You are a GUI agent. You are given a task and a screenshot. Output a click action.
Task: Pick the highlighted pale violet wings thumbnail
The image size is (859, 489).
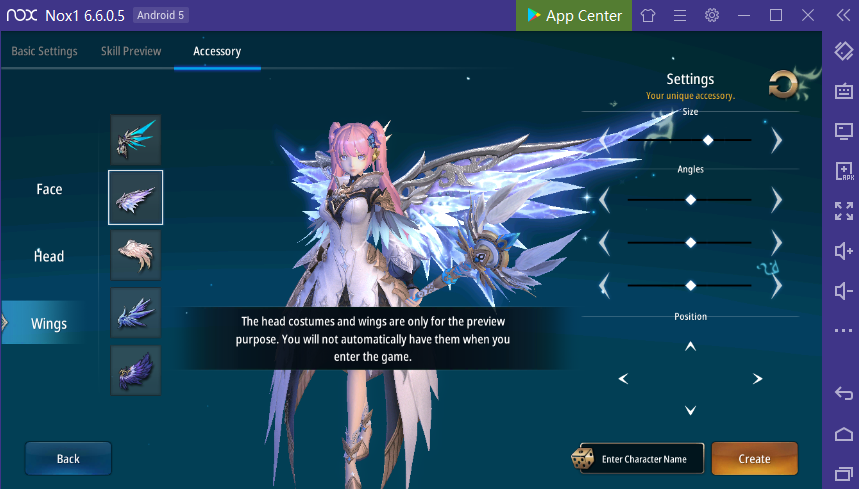pyautogui.click(x=135, y=197)
